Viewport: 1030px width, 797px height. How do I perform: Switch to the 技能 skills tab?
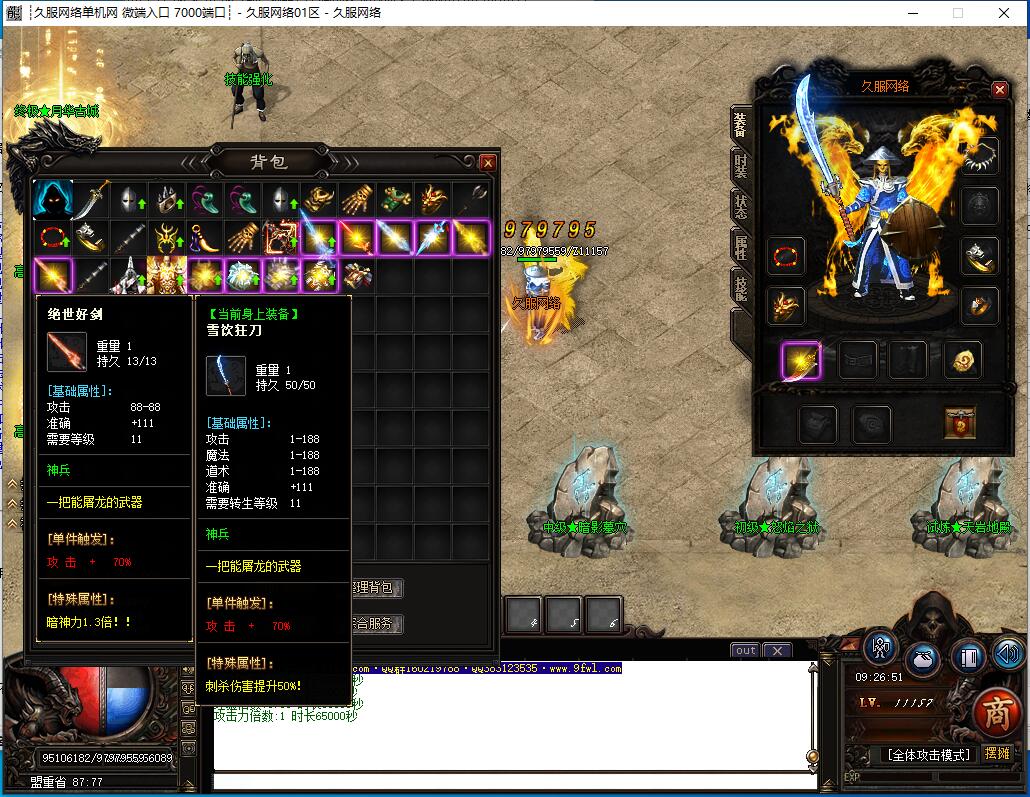pyautogui.click(x=740, y=290)
